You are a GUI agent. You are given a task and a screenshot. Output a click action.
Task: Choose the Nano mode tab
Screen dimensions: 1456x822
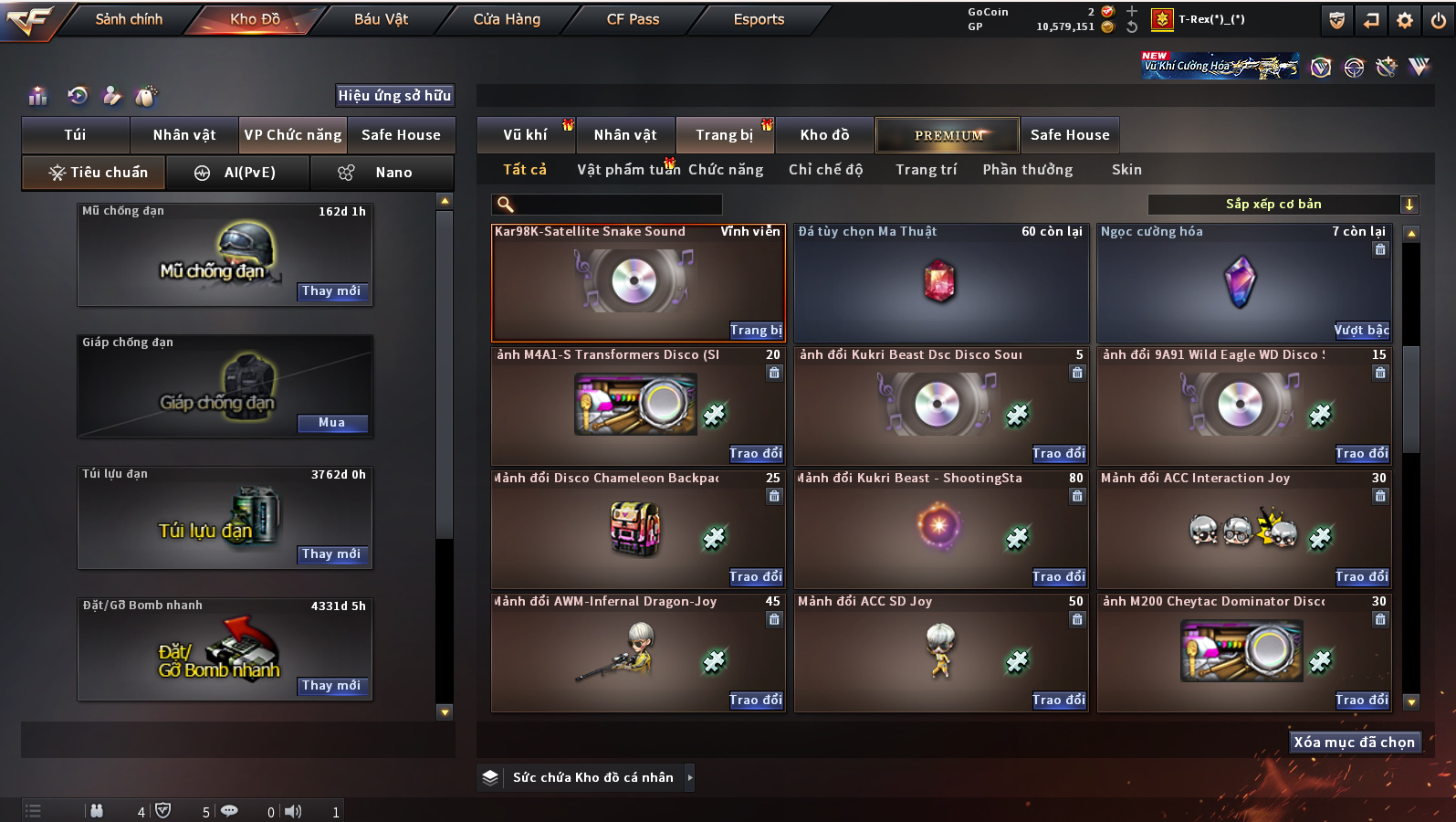coord(382,173)
